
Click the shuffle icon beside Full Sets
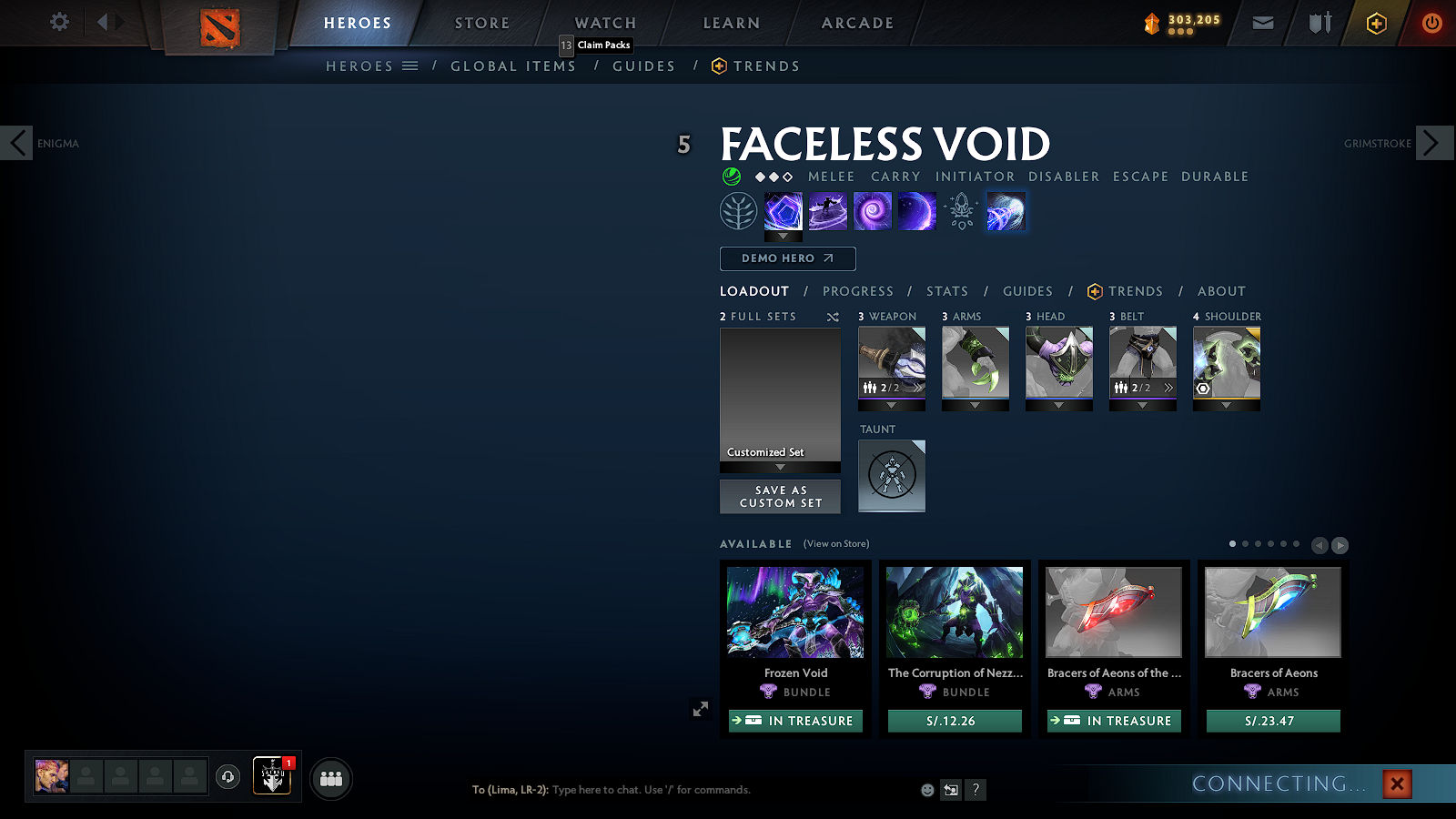831,317
